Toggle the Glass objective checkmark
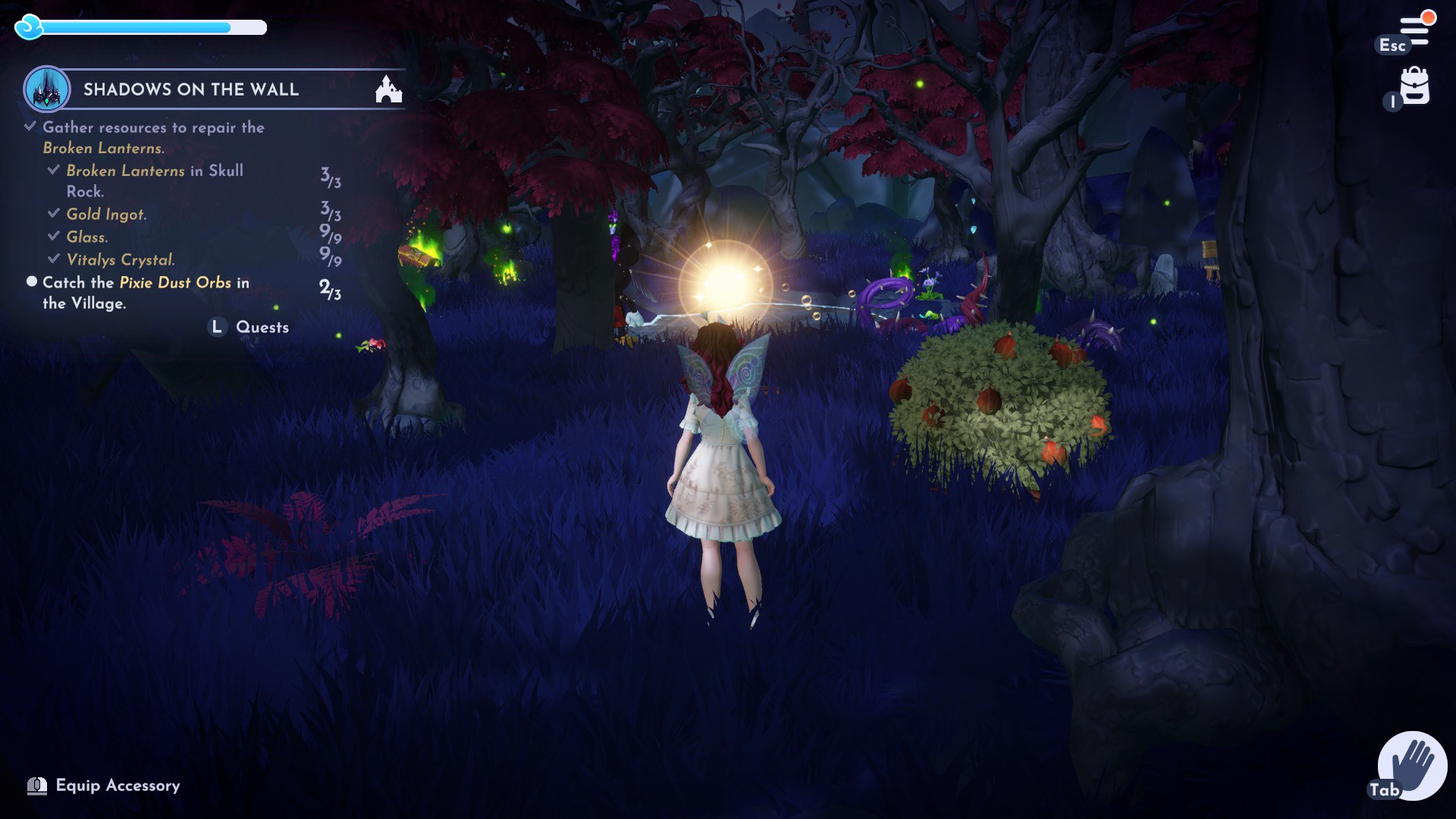Image resolution: width=1456 pixels, height=819 pixels. (53, 236)
